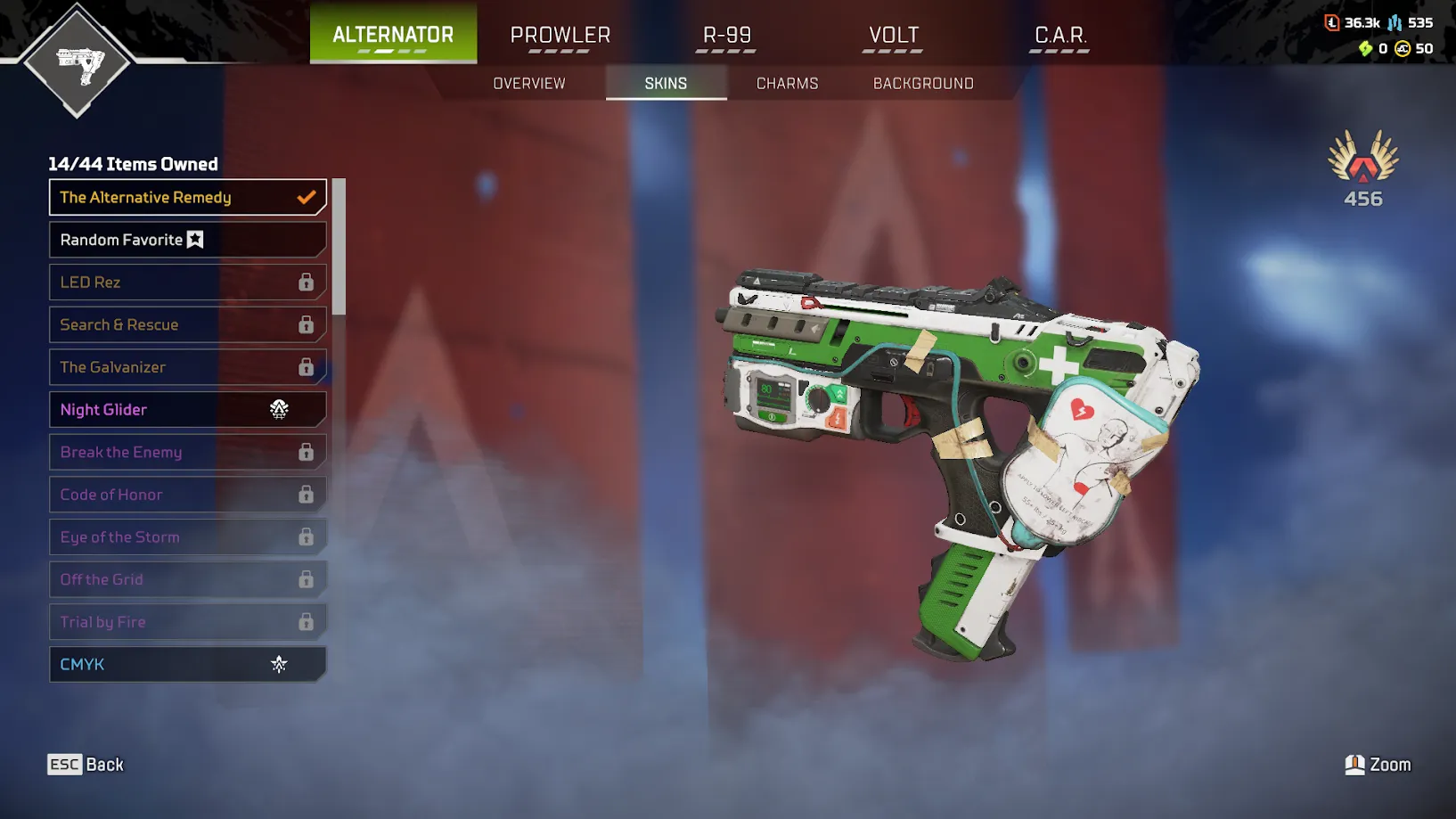Click the blue Crafting Metals icon

pos(1395,23)
